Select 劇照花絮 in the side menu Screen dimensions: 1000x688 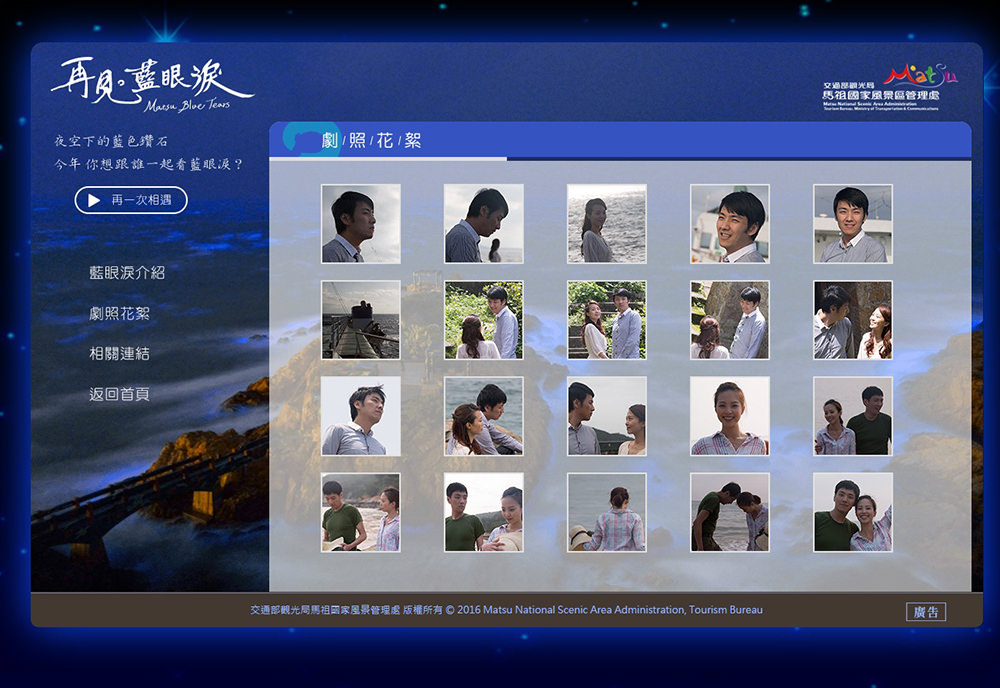point(119,313)
